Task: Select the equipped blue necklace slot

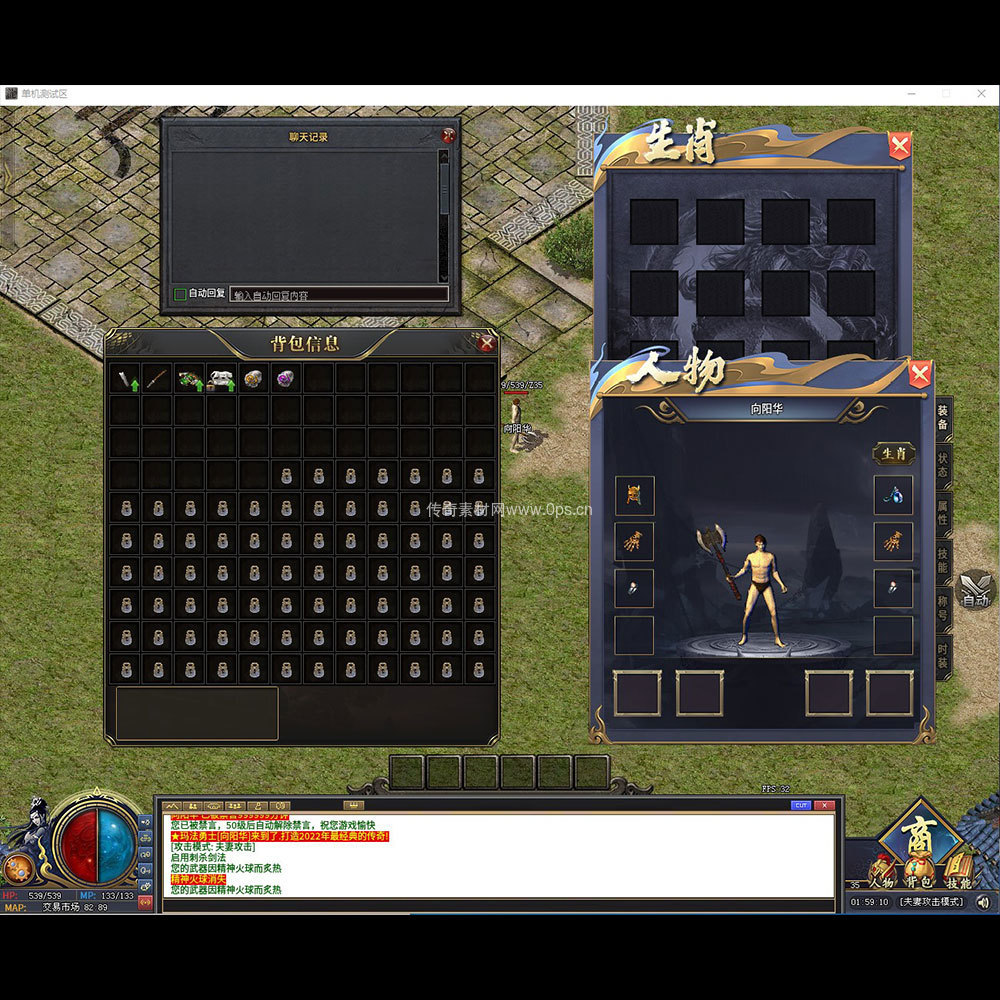Action: [893, 495]
